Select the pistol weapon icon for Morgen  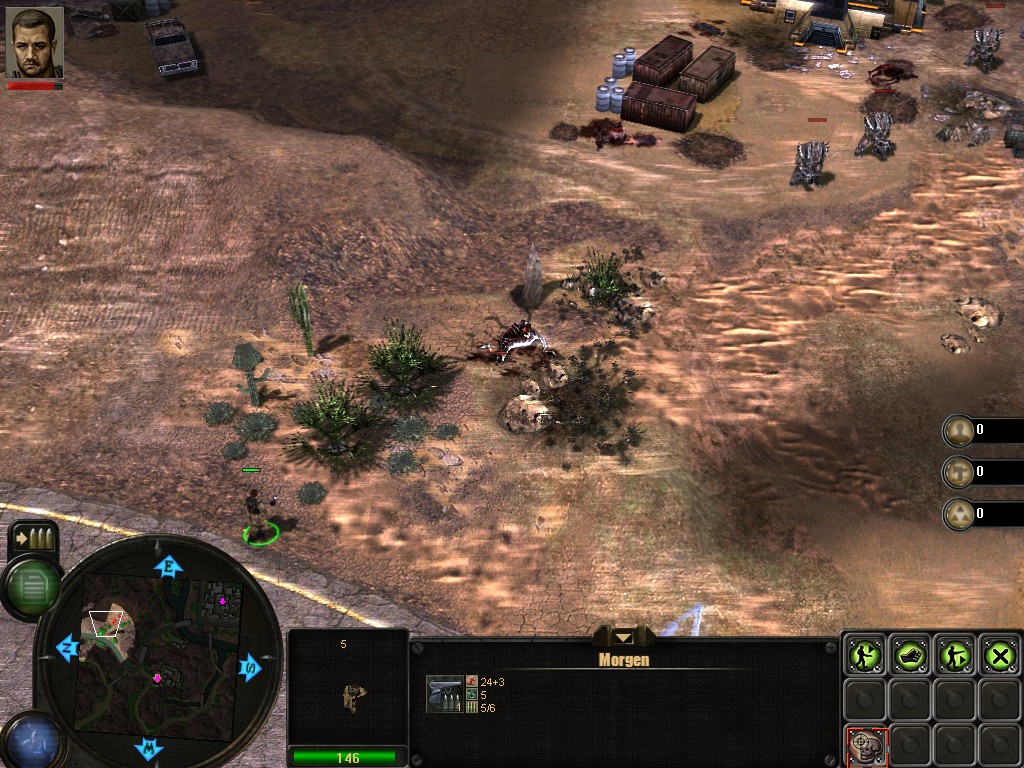(444, 693)
